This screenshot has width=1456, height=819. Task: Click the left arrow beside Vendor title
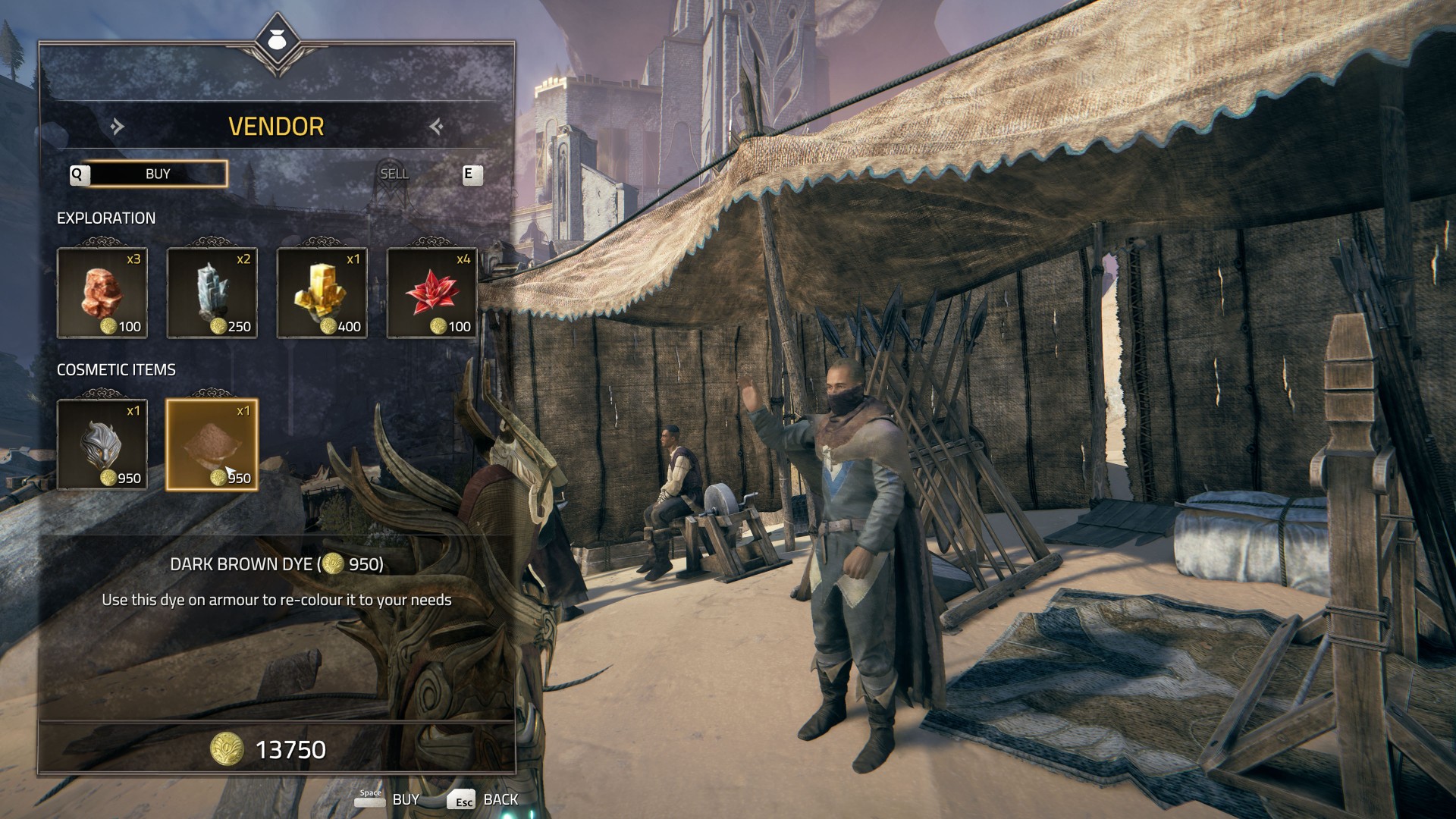click(x=117, y=126)
